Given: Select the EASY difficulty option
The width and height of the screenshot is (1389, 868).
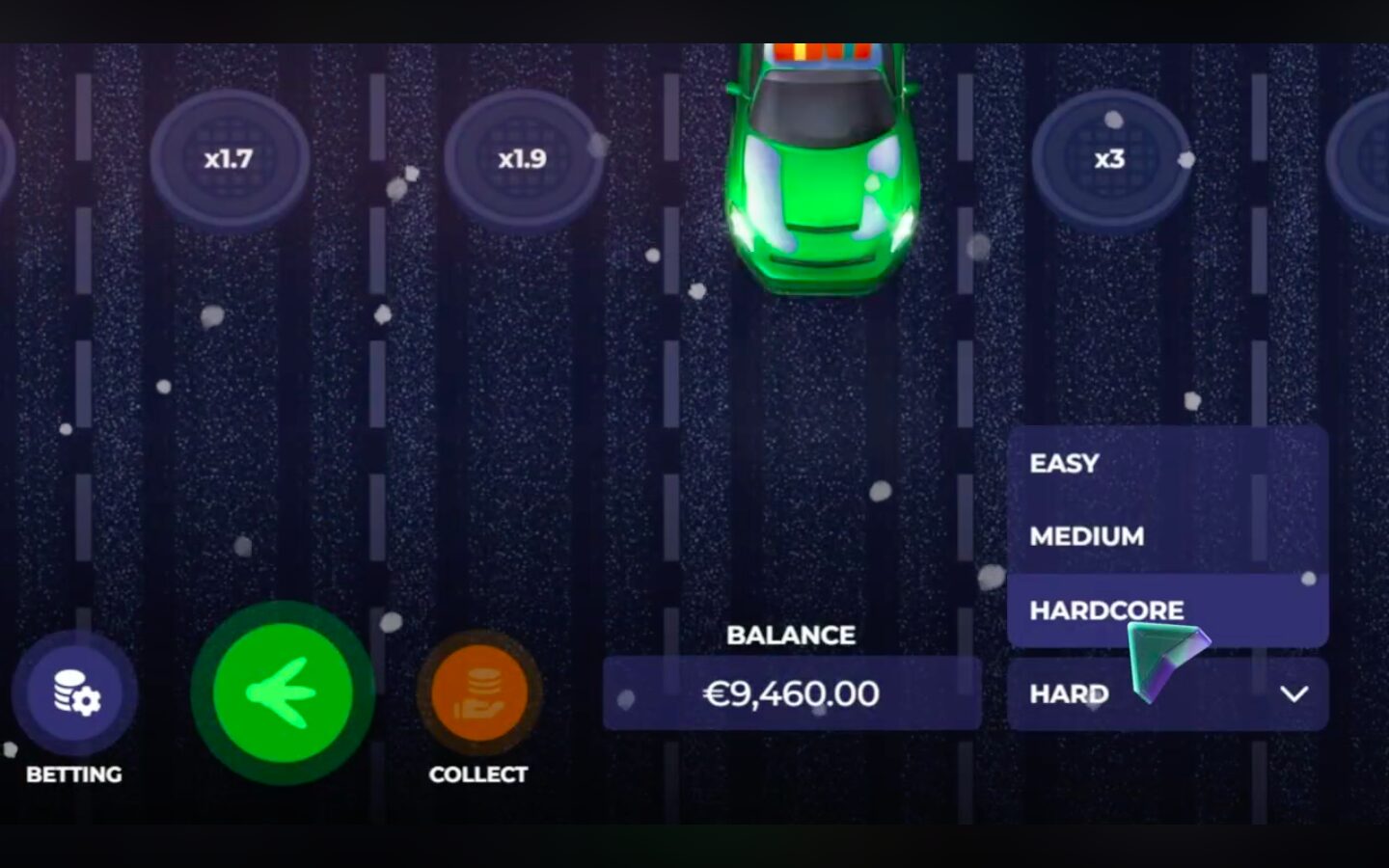Looking at the screenshot, I should [x=1063, y=463].
